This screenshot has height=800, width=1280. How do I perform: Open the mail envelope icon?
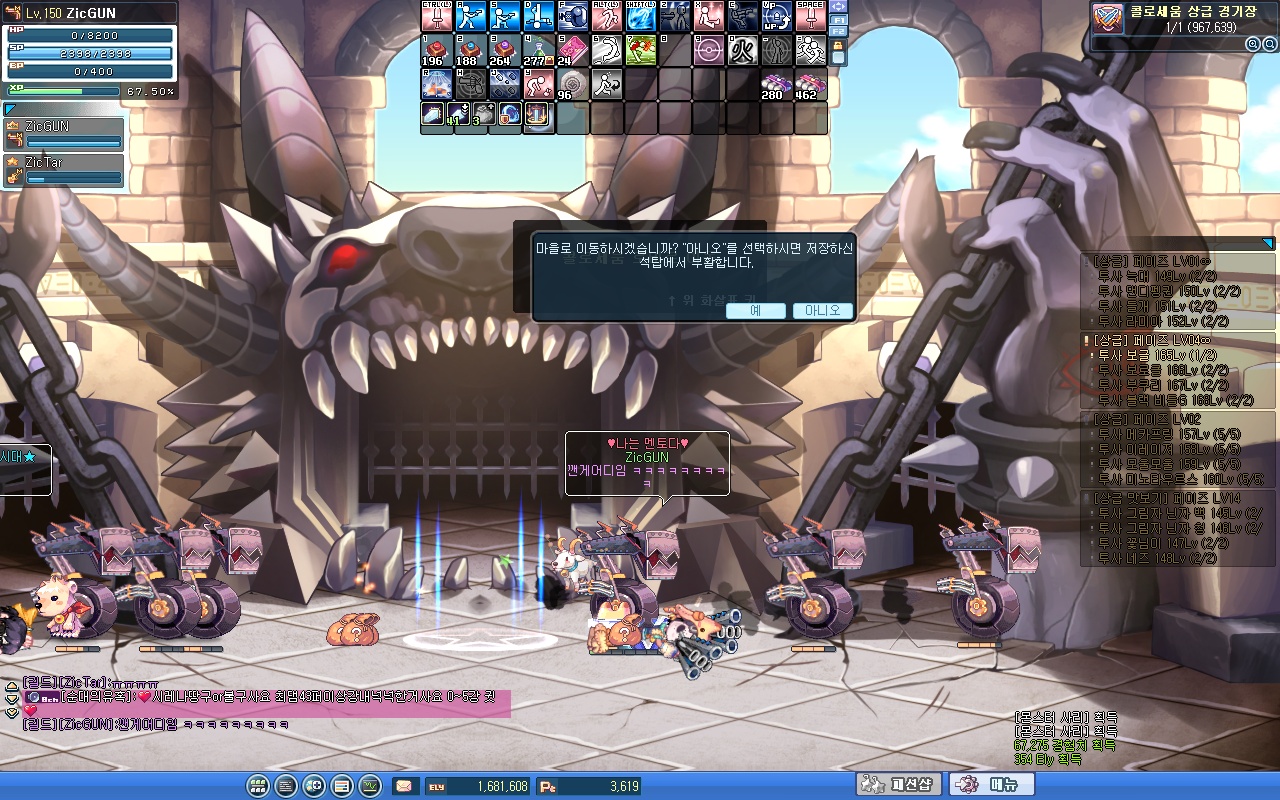tap(404, 786)
